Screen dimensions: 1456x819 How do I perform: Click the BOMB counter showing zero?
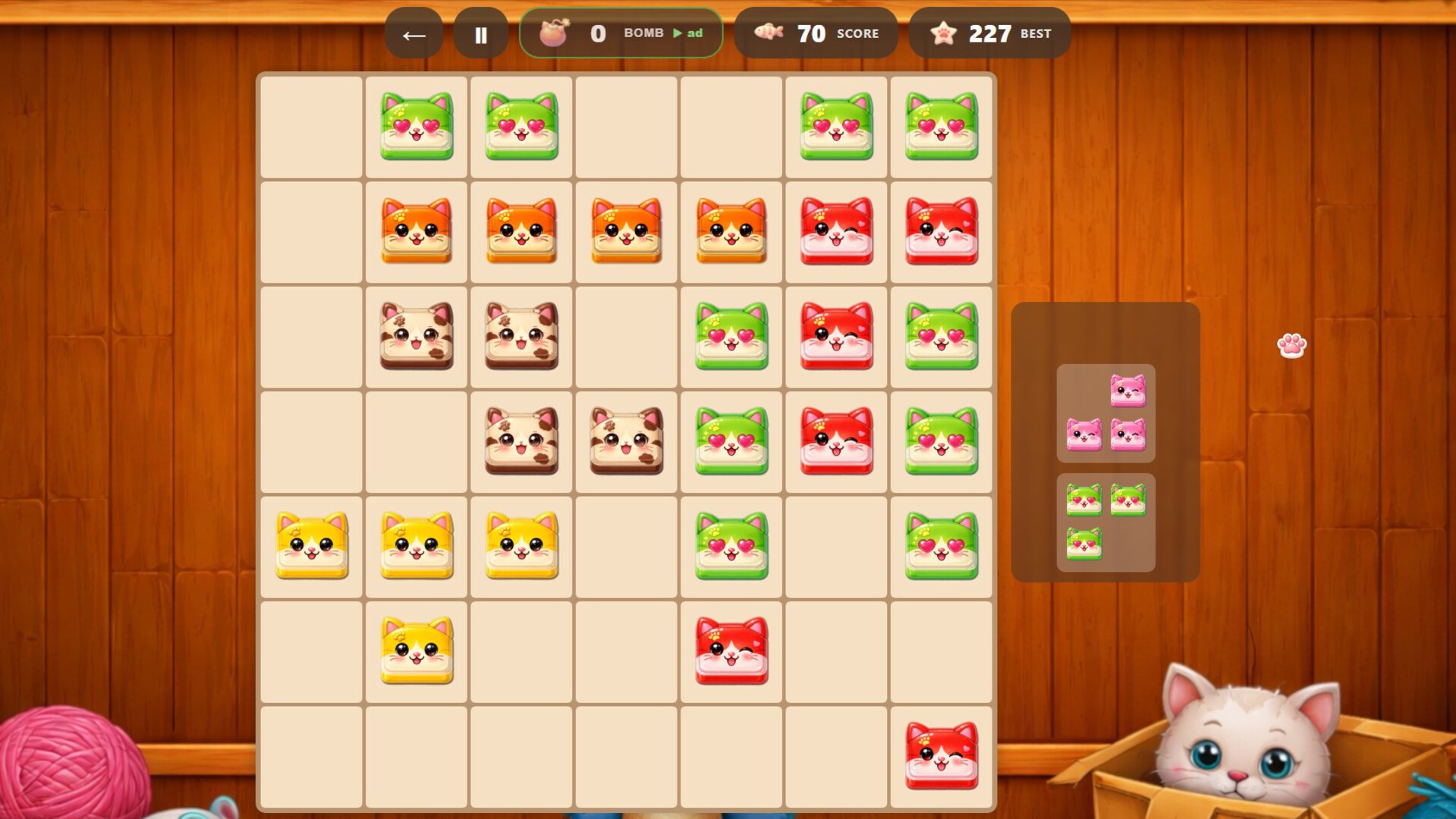[x=599, y=32]
